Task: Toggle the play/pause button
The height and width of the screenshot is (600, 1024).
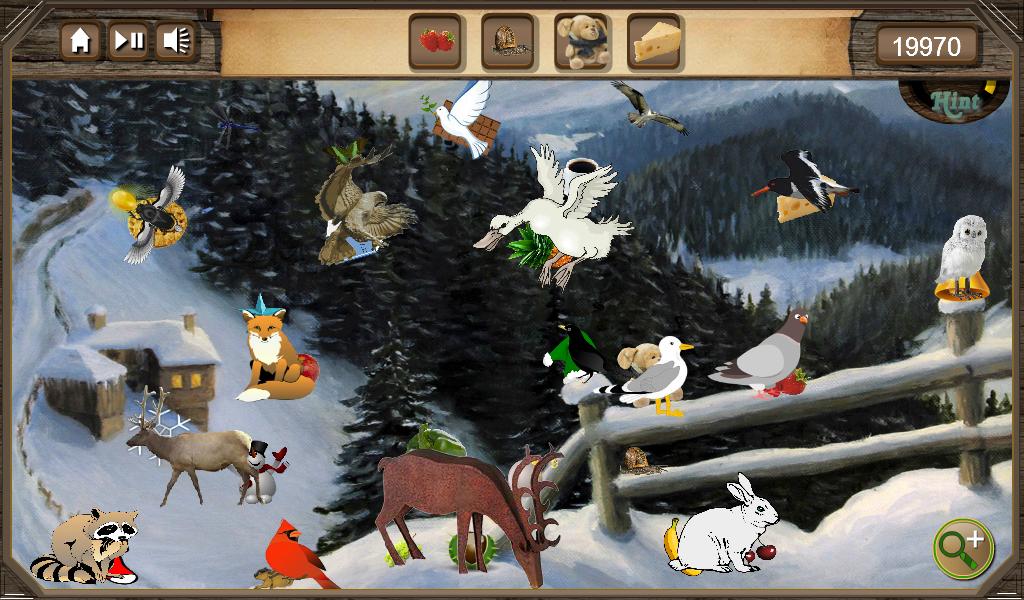Action: [x=128, y=41]
